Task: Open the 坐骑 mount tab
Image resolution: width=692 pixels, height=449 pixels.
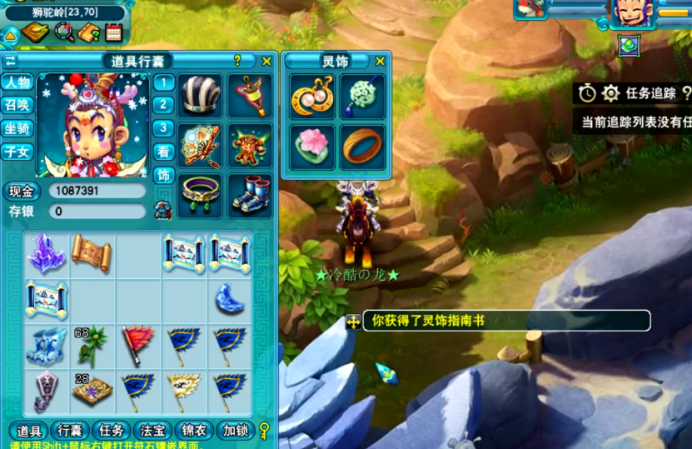Action: pos(16,128)
